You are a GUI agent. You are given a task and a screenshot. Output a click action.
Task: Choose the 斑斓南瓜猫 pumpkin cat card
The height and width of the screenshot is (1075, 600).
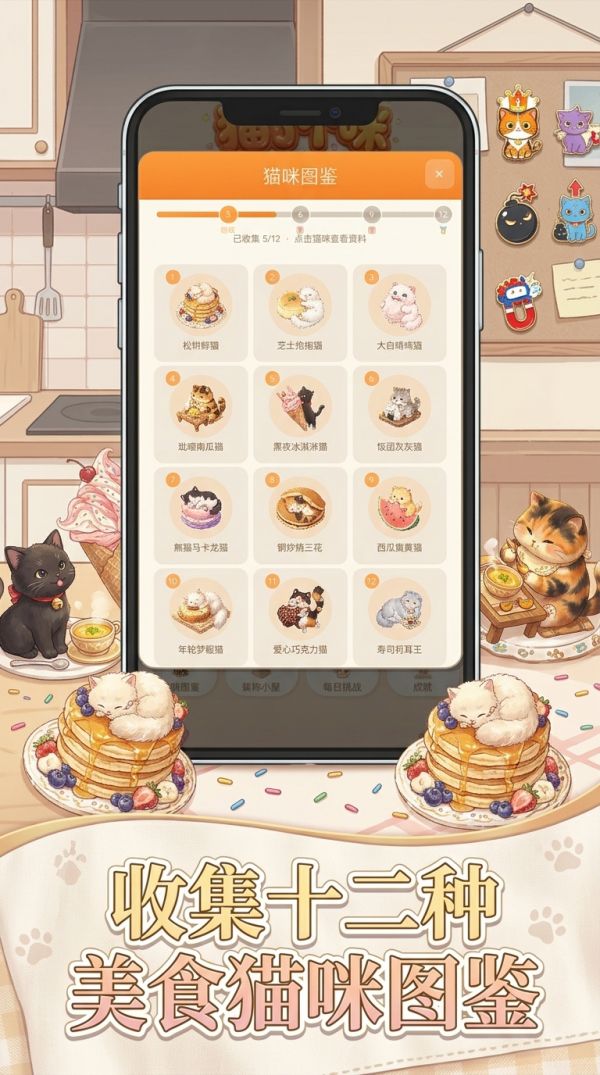point(202,412)
